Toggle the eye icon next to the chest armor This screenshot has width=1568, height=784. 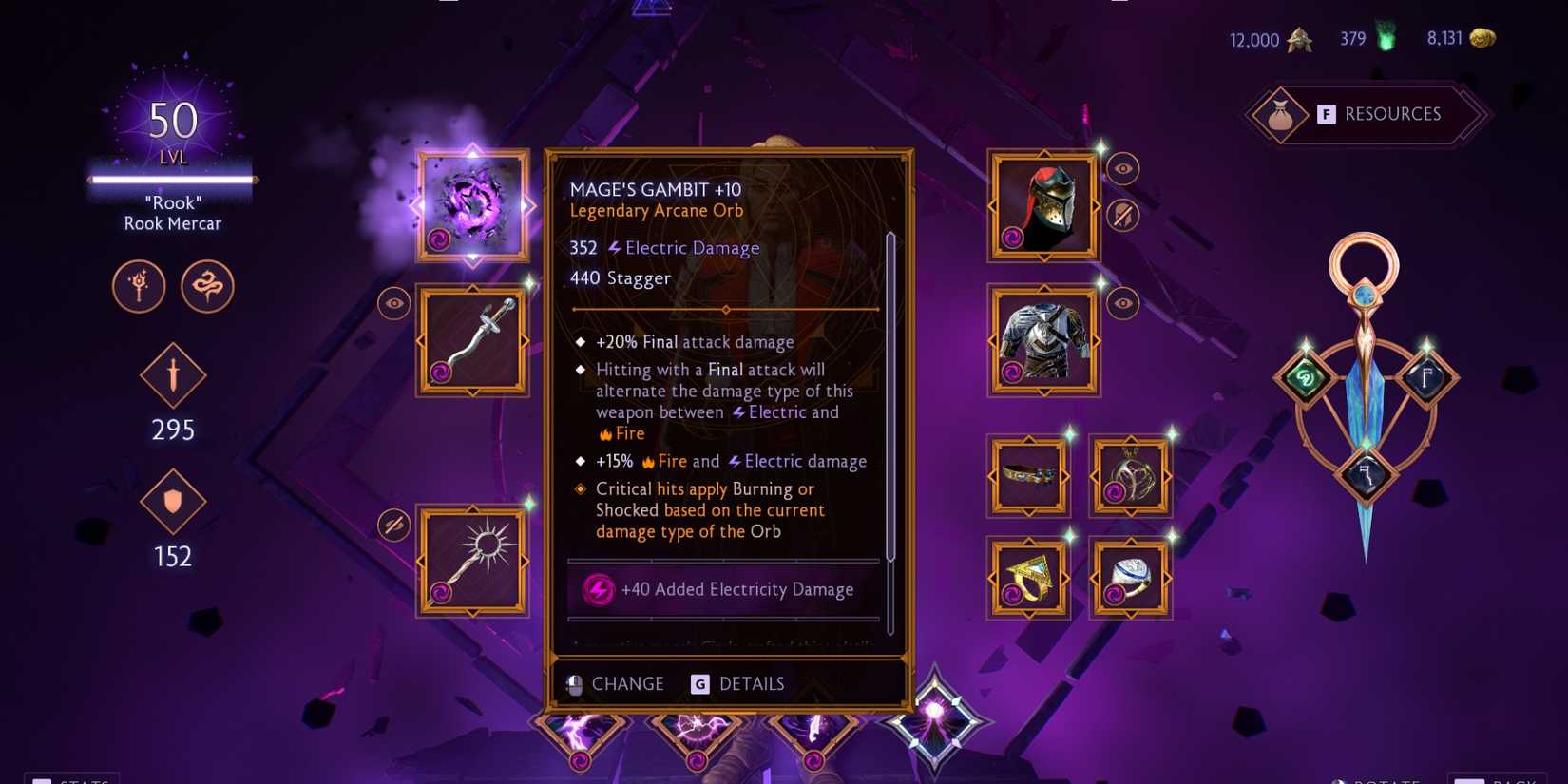(x=1122, y=302)
